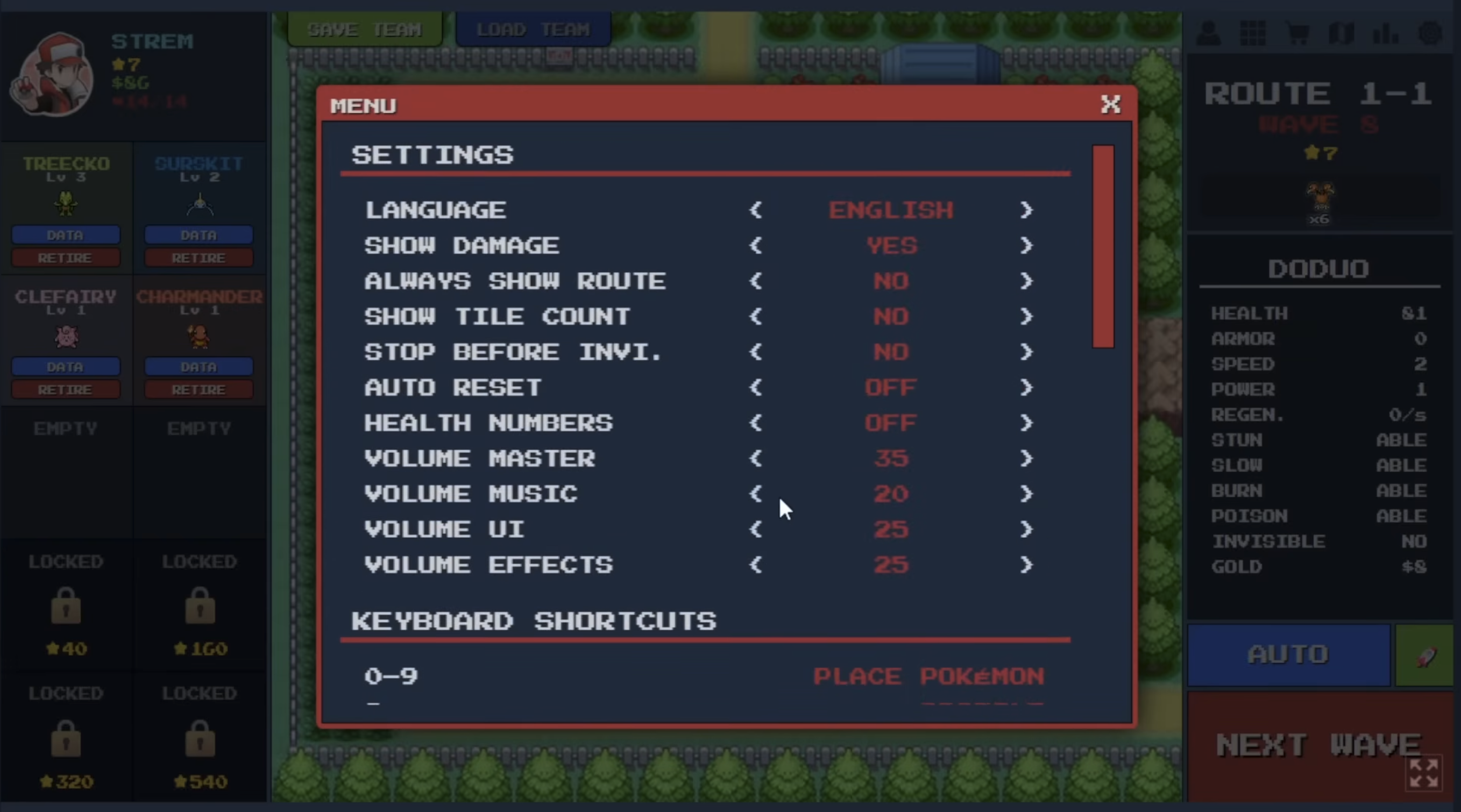Viewport: 1461px width, 812px height.
Task: Open the shop cart icon
Action: coord(1298,34)
